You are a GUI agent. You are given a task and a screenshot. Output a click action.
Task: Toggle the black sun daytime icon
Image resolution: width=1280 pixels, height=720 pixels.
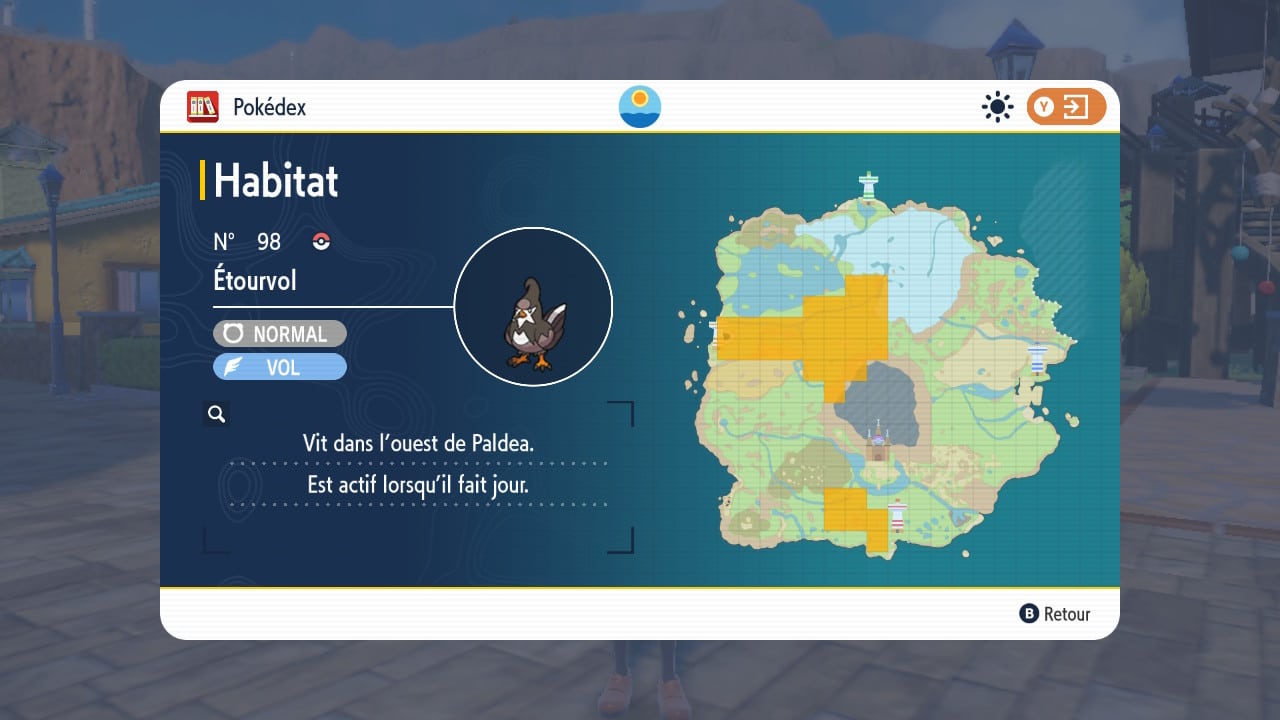997,107
